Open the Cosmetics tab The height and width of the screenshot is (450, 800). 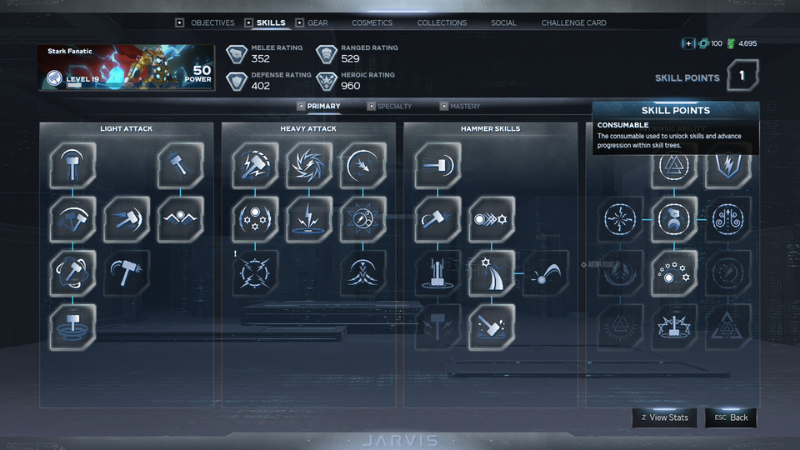point(372,23)
